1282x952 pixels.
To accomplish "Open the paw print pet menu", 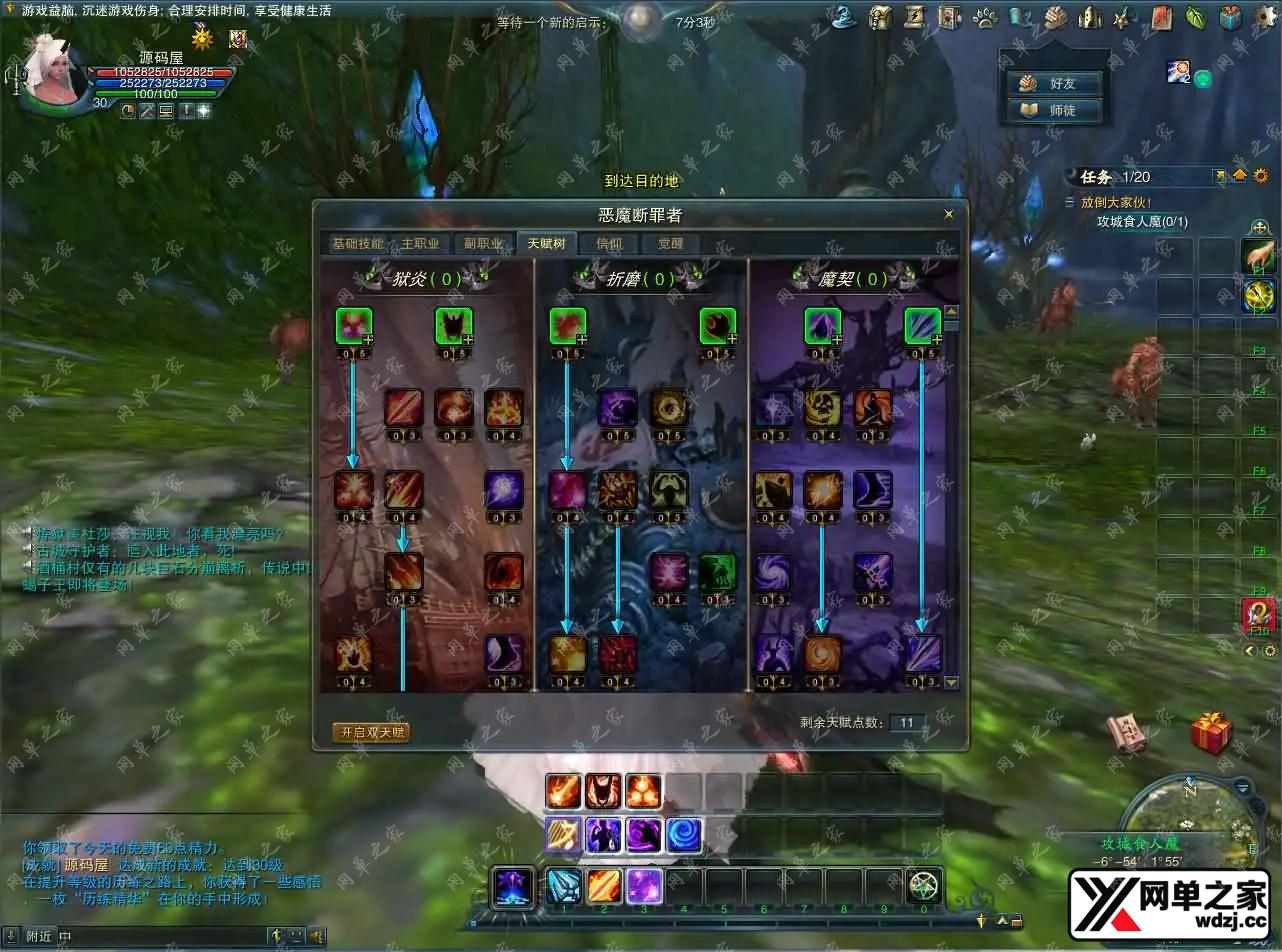I will click(985, 17).
